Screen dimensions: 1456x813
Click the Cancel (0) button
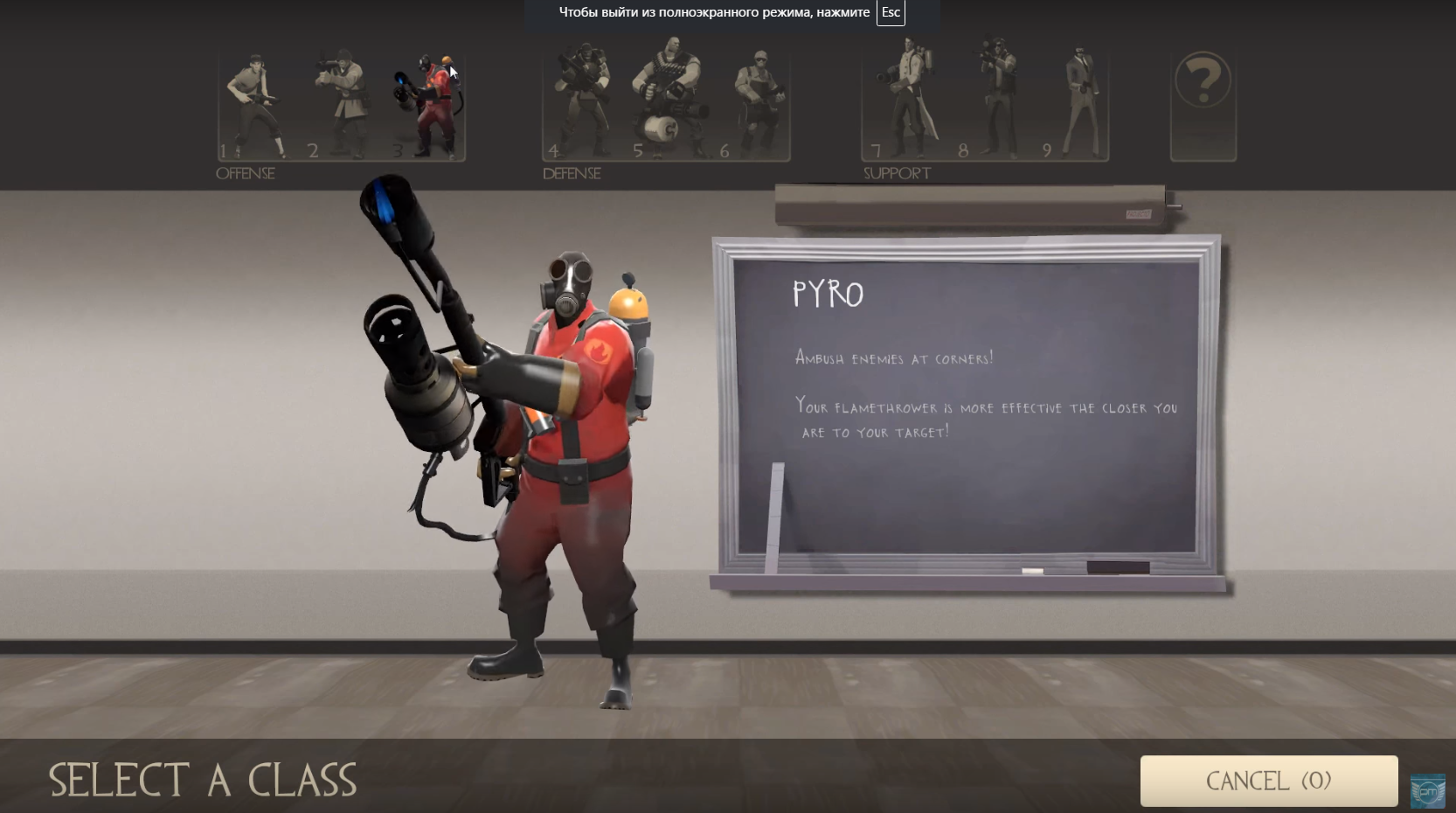click(1269, 781)
